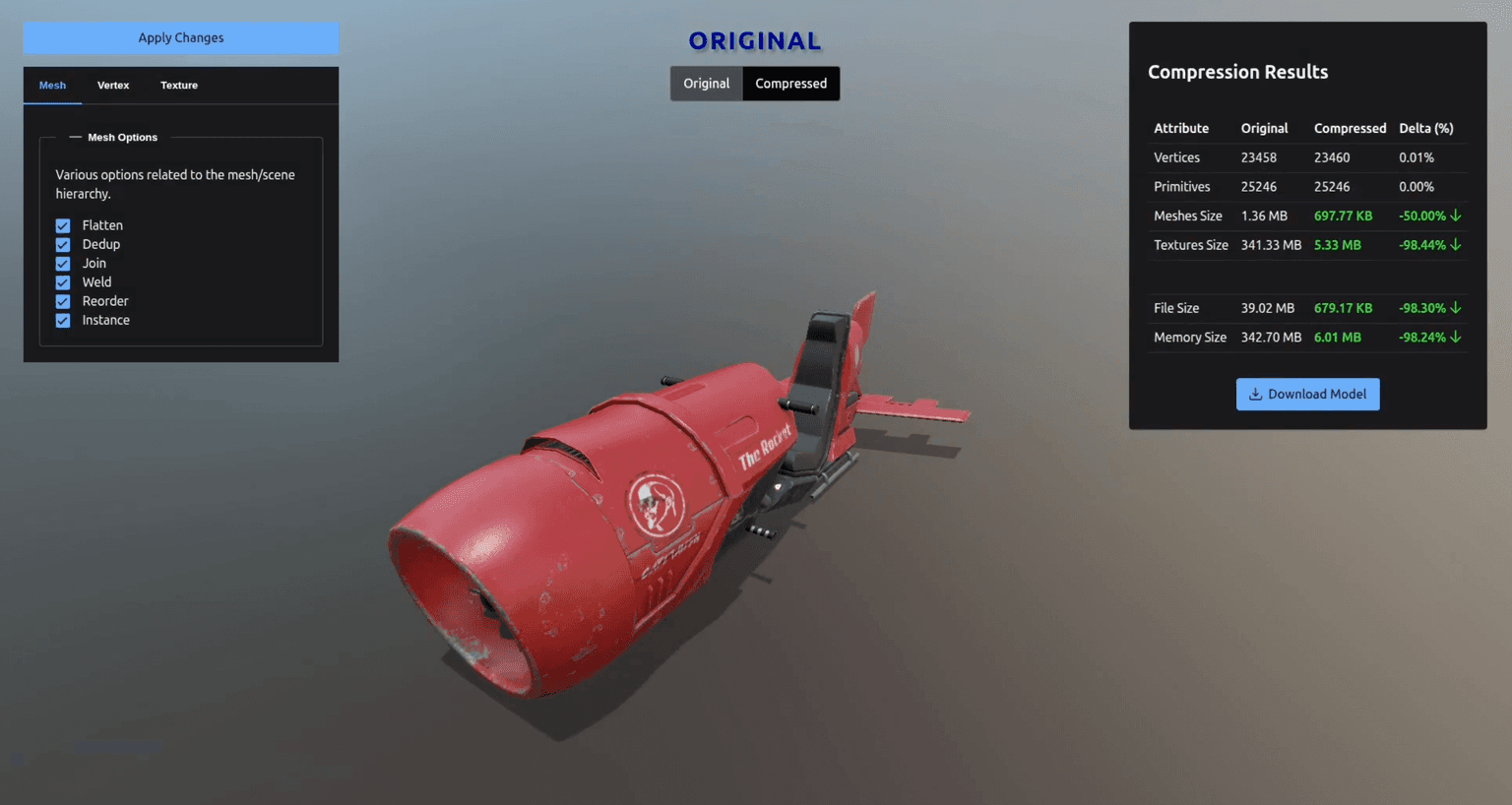The width and height of the screenshot is (1512, 805).
Task: Open the Texture options tab
Action: point(178,86)
